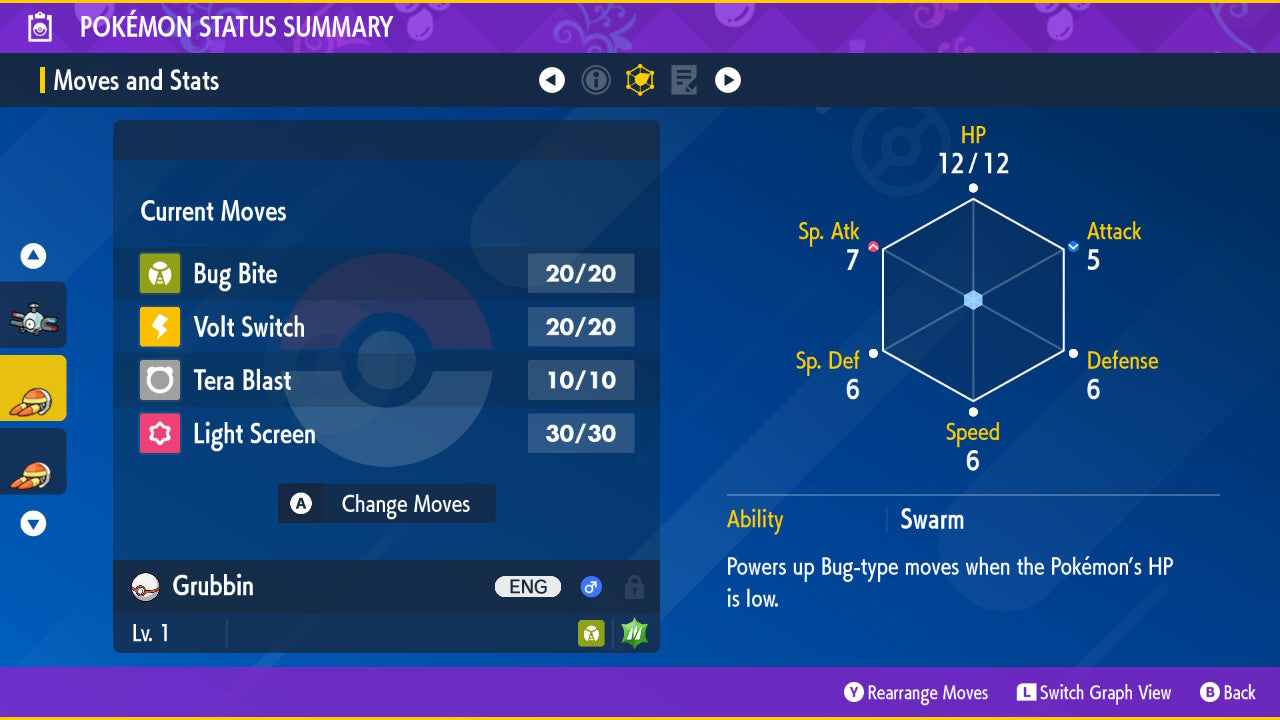Click the Bug type icon beside level
The width and height of the screenshot is (1280, 720).
(591, 633)
